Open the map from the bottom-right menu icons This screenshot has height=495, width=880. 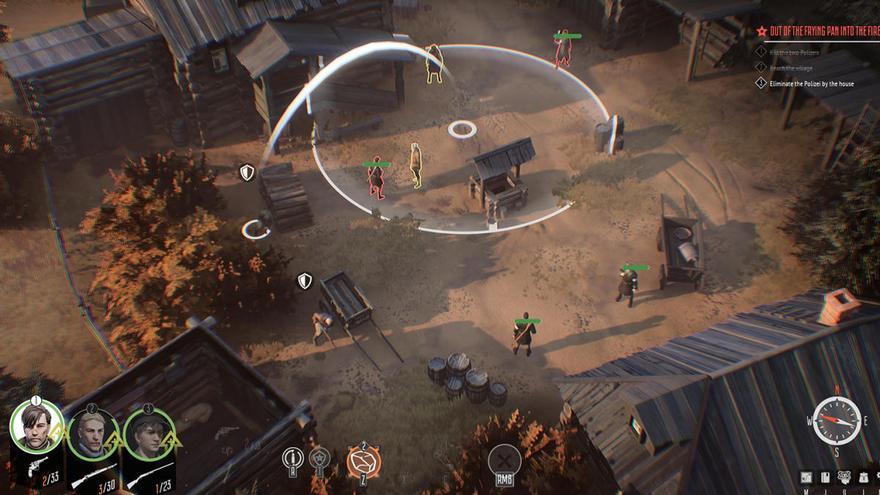(806, 477)
